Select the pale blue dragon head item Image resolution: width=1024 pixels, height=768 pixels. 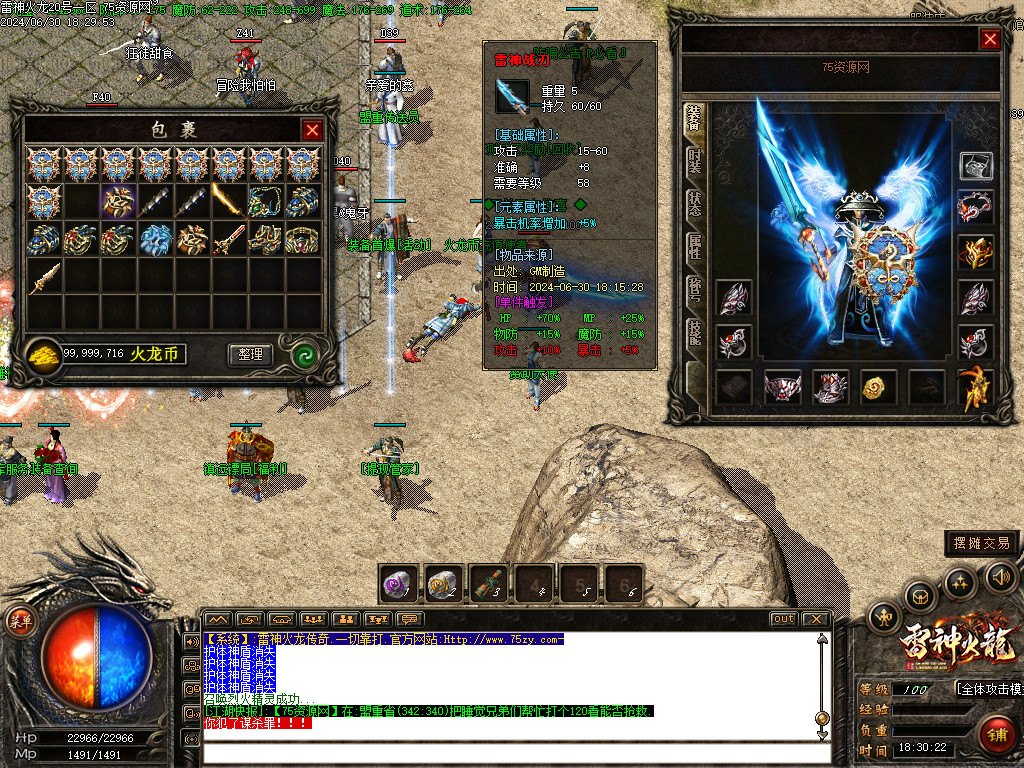pos(154,238)
